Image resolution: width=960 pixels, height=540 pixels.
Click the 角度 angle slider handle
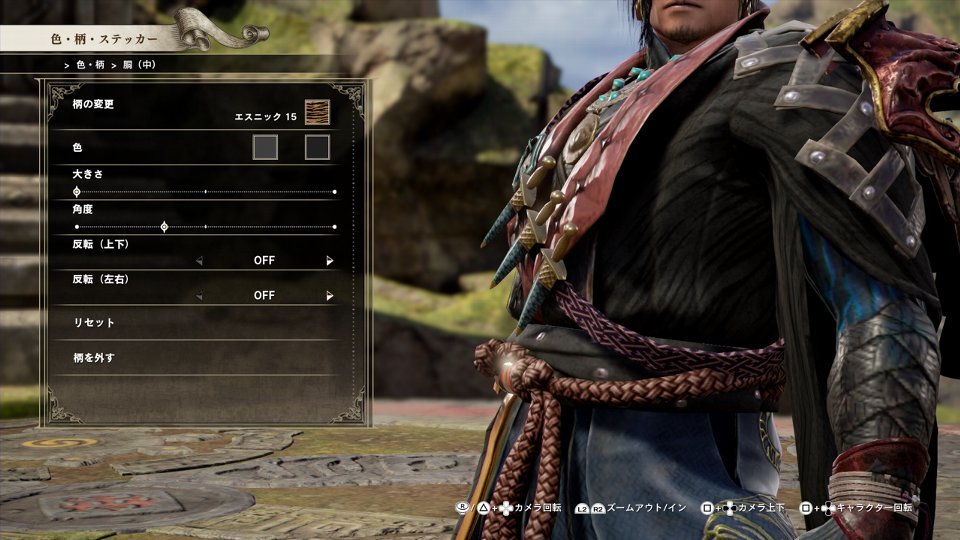tap(164, 227)
